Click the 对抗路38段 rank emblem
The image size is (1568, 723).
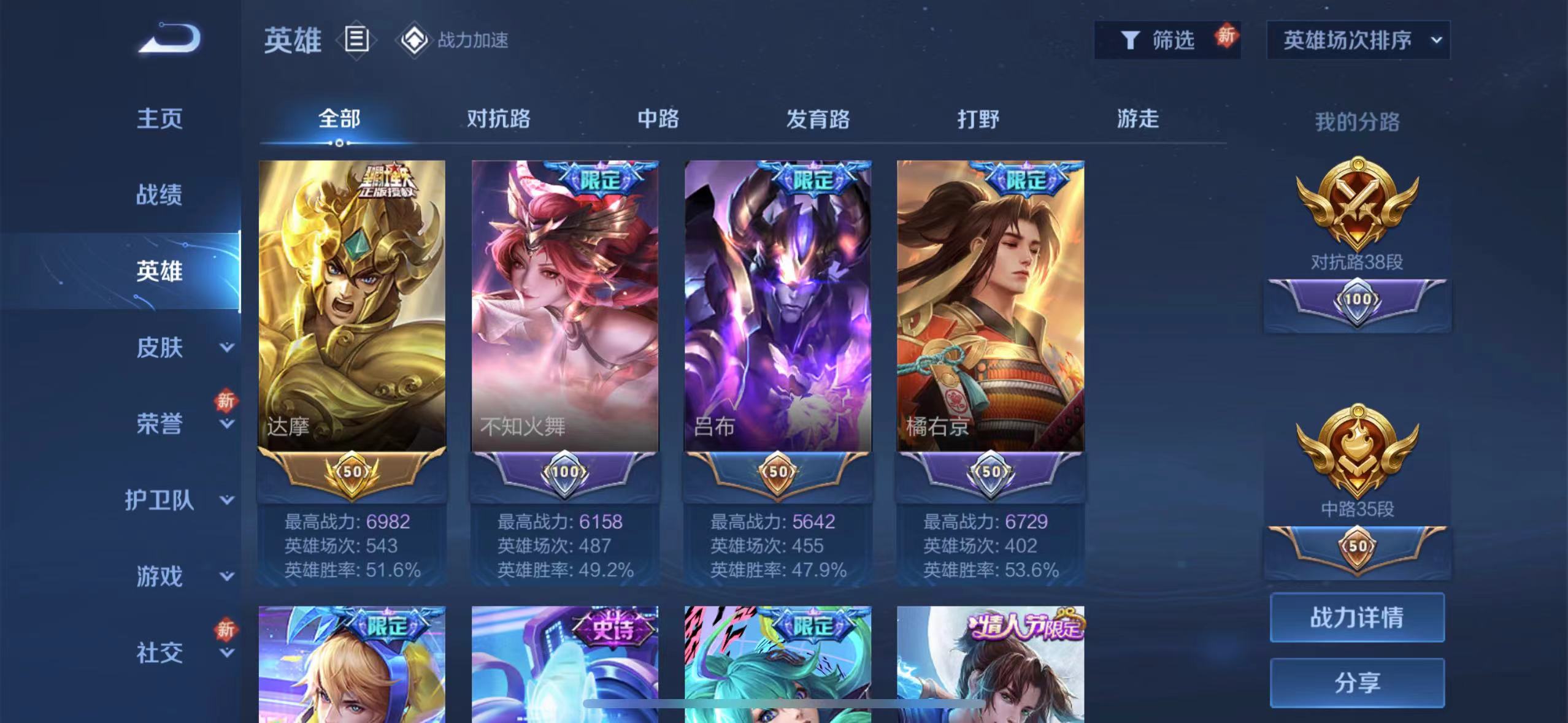click(1359, 208)
